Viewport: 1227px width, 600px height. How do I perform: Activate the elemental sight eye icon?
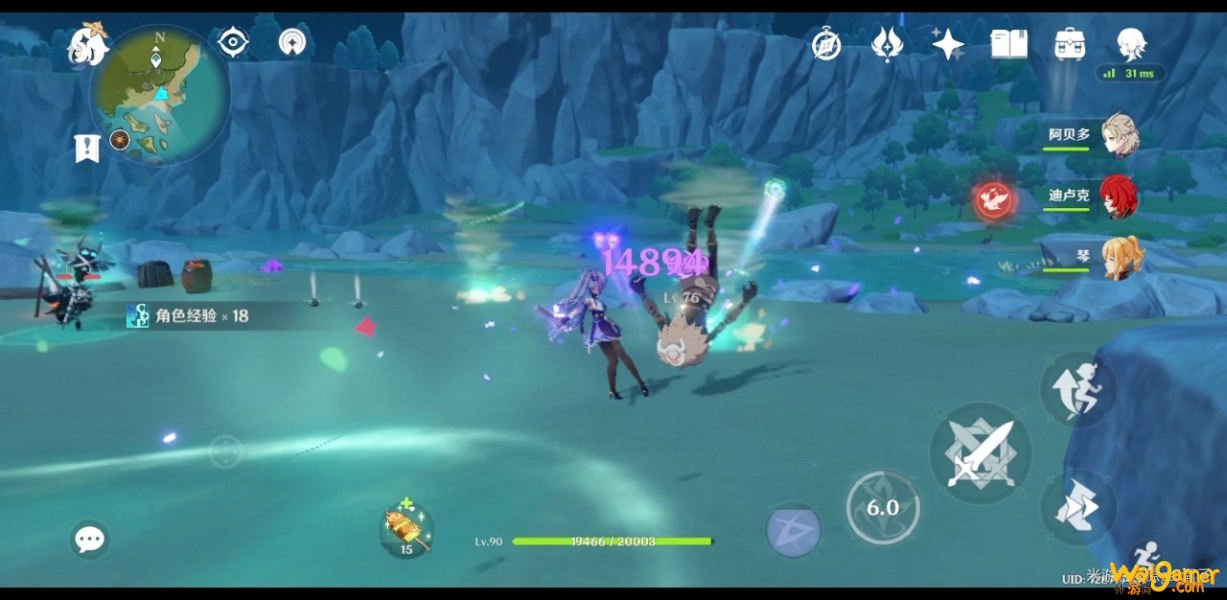[x=233, y=42]
